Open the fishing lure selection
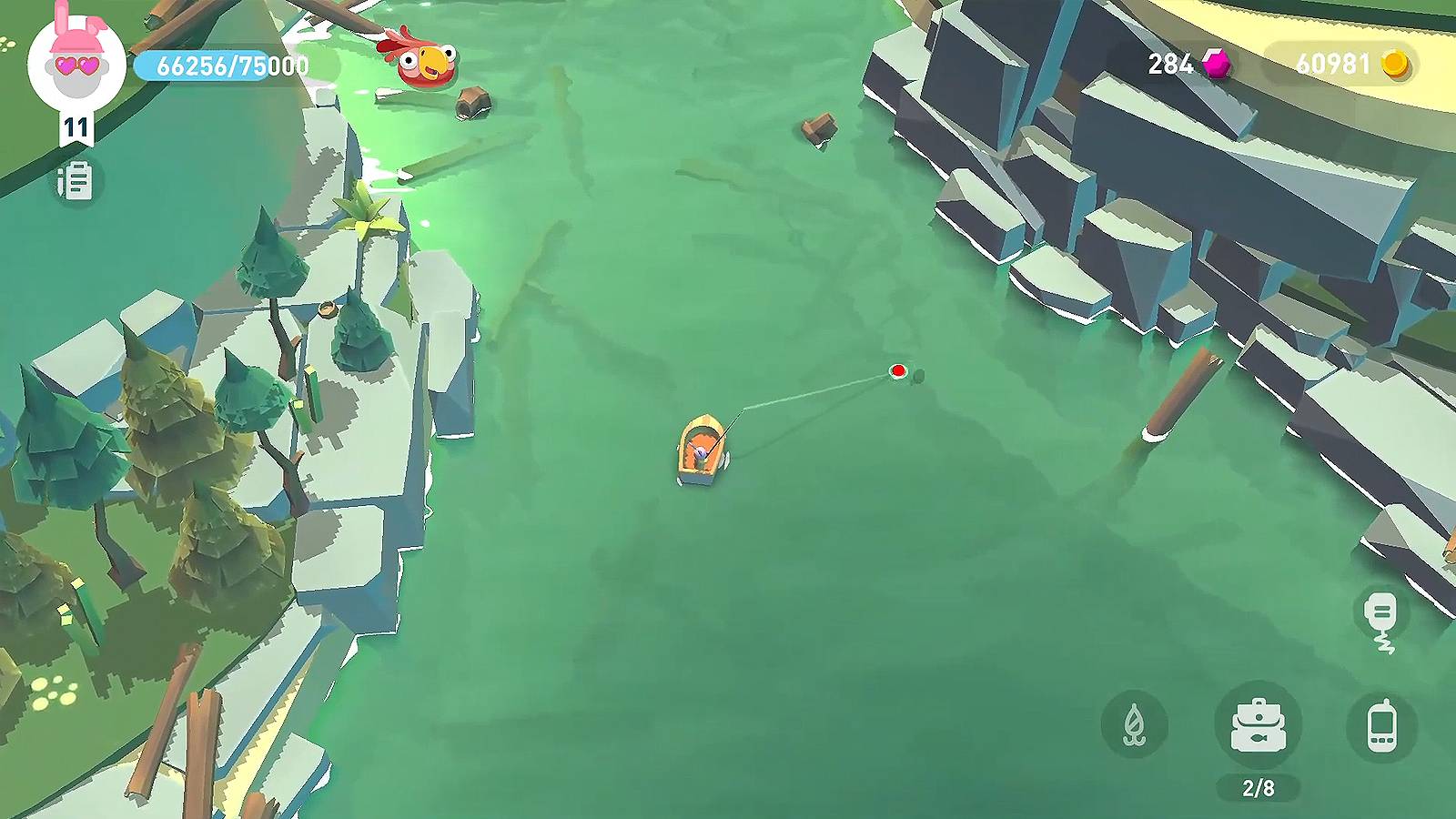 [x=1134, y=725]
